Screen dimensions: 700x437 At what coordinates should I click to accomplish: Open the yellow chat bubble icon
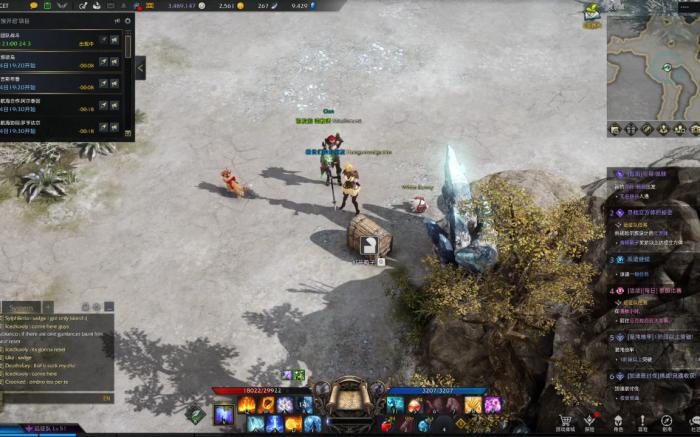click(33, 6)
